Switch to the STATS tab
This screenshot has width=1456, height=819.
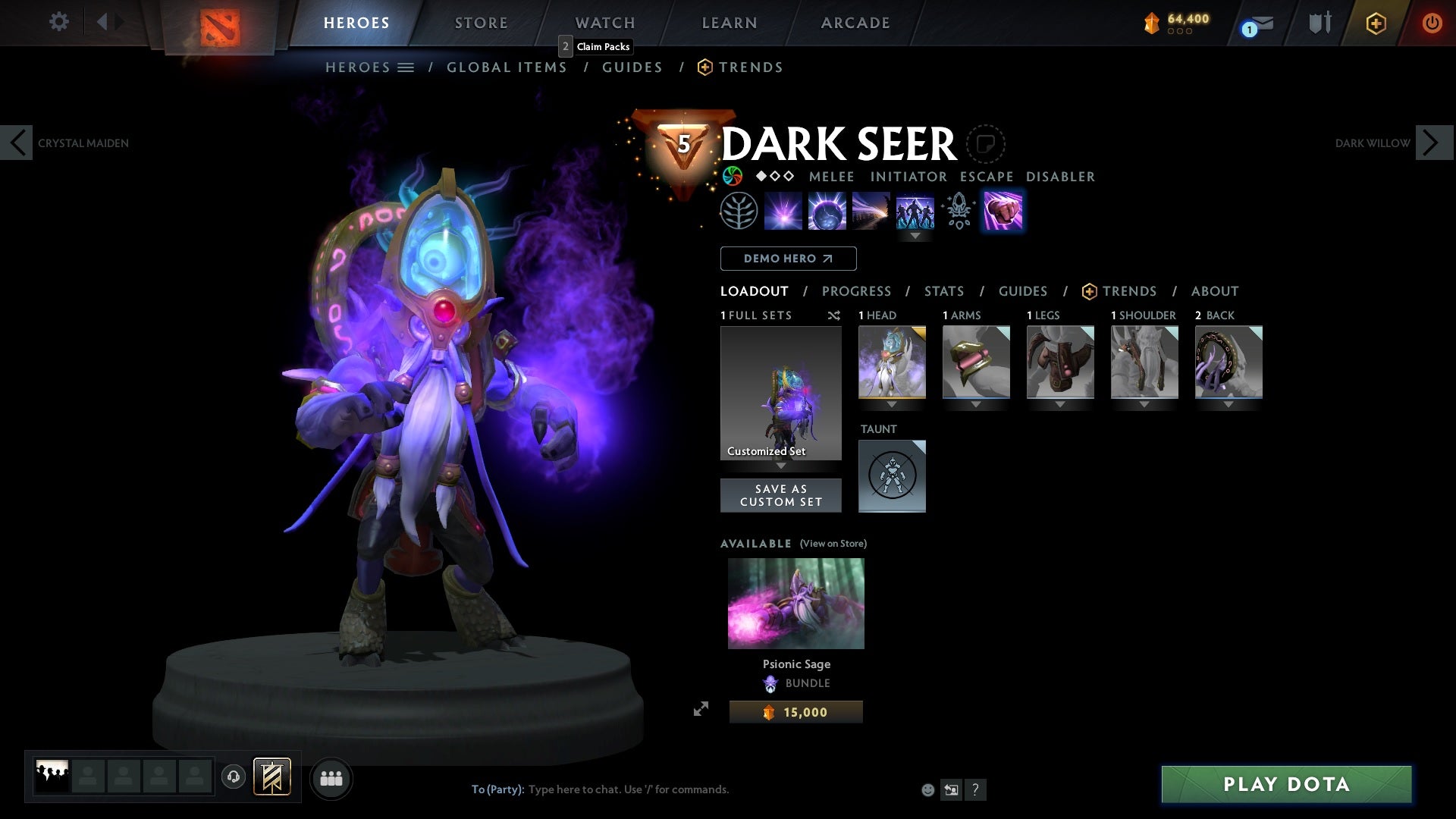(x=943, y=291)
